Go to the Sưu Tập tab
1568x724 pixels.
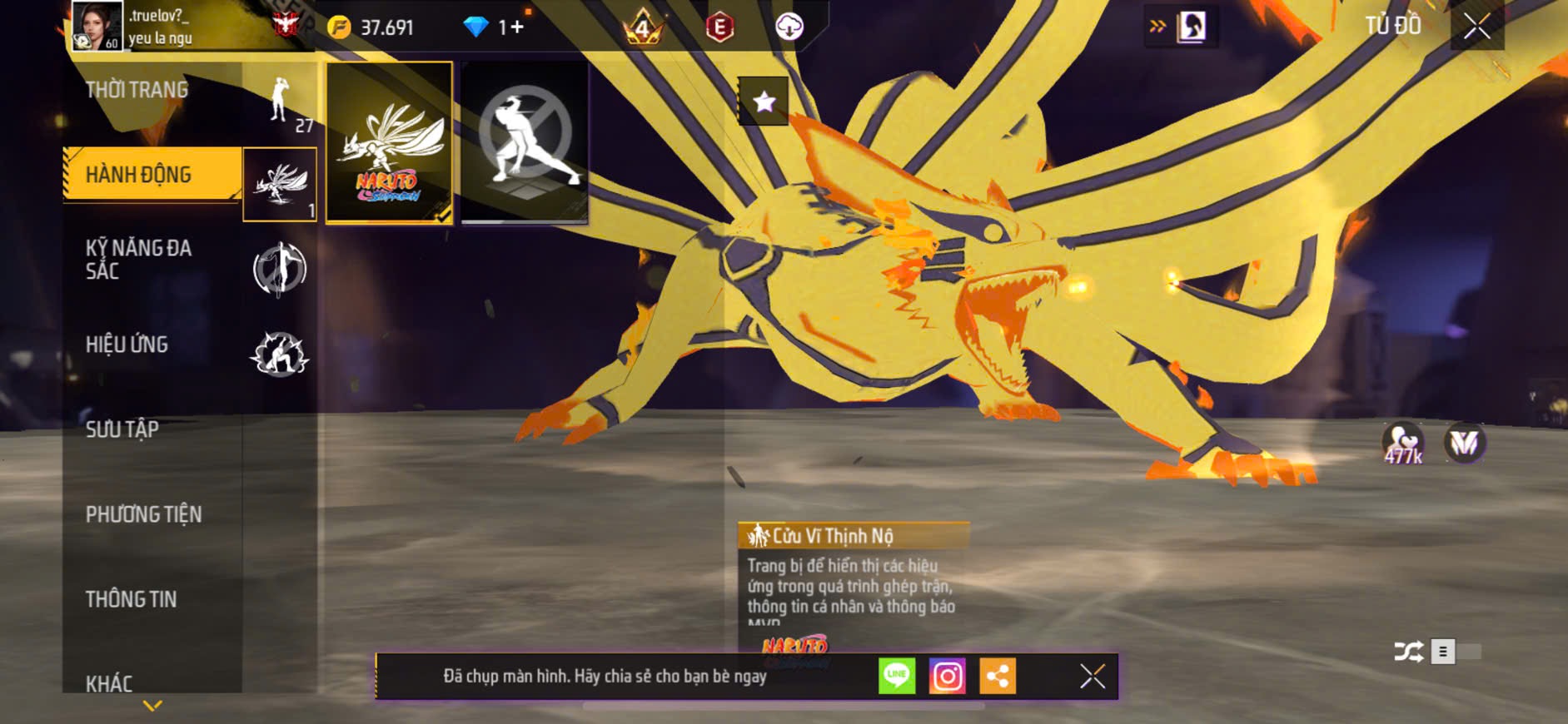point(122,429)
